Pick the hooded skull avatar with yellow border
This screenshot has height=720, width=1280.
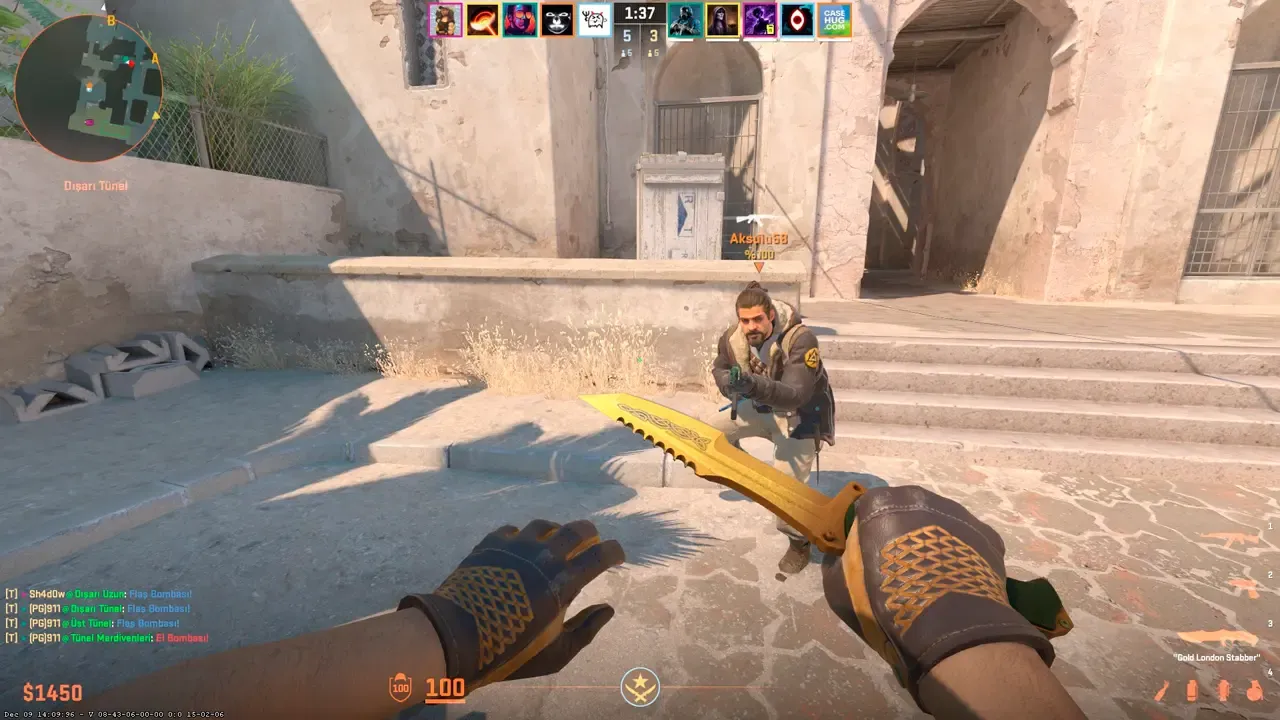[722, 20]
